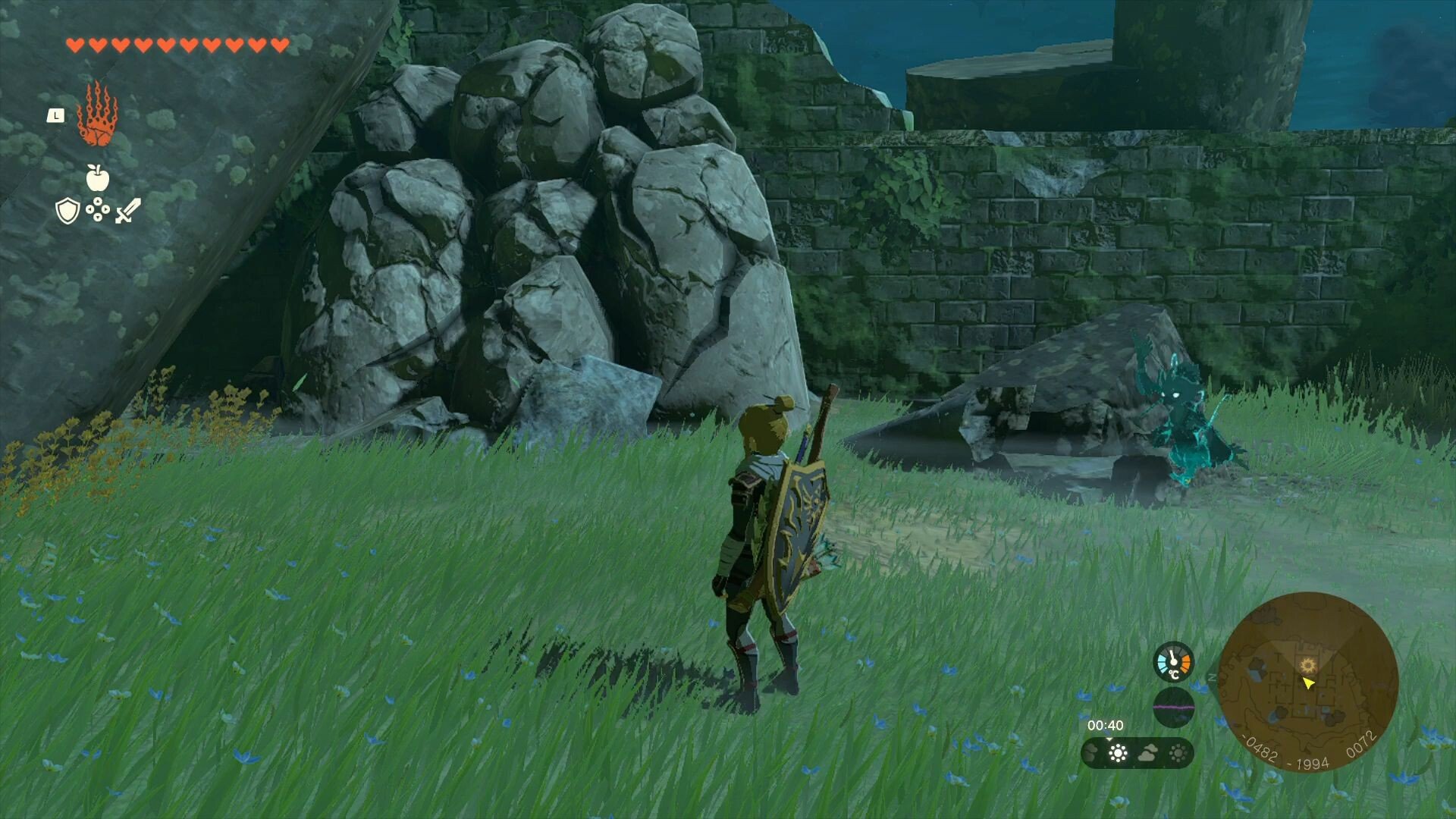The image size is (1456, 819).
Task: Click the sound noise meter circle
Action: [1173, 708]
